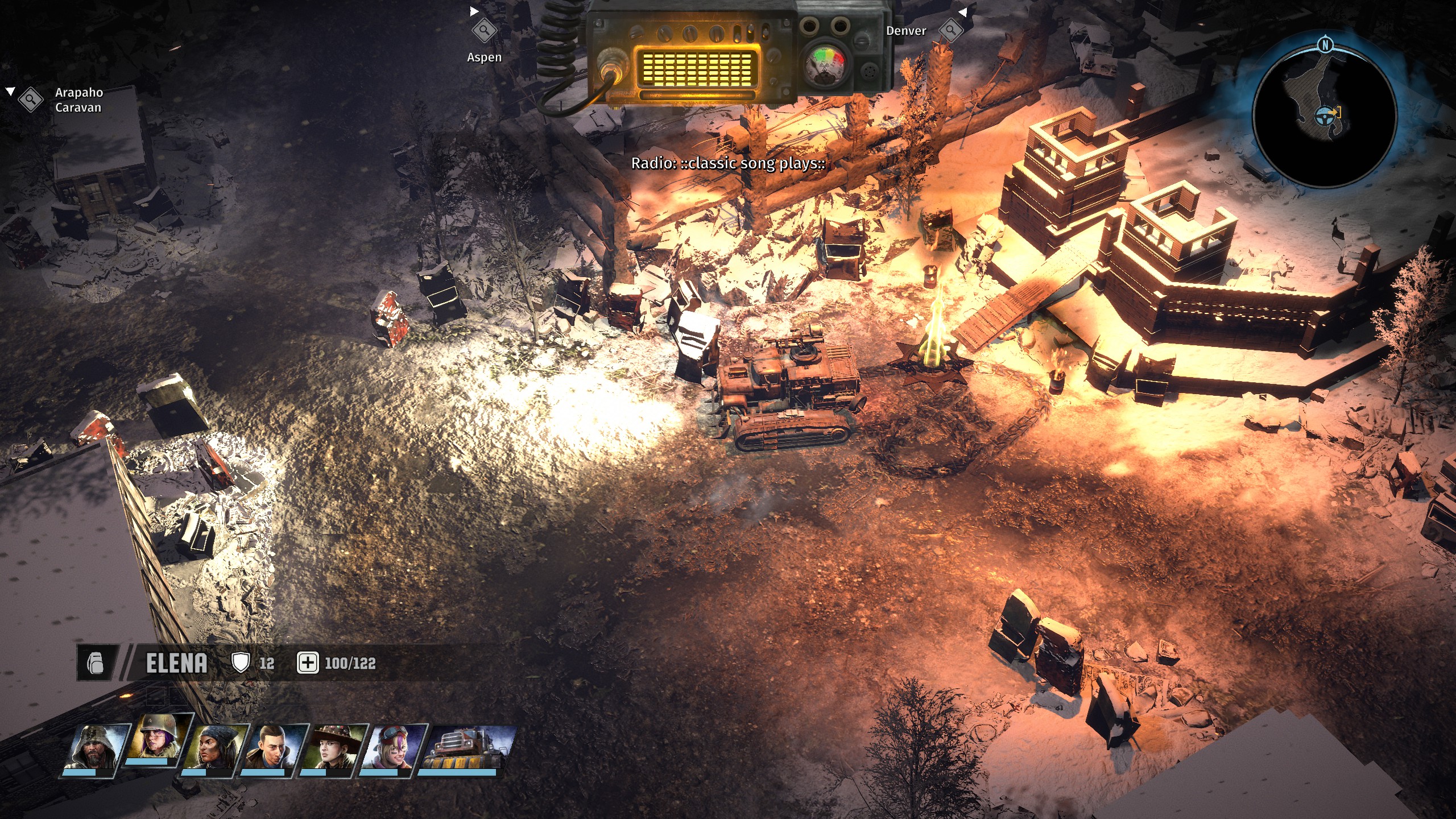This screenshot has width=1456, height=819.
Task: Select the slick-haired man portrait
Action: [x=274, y=747]
